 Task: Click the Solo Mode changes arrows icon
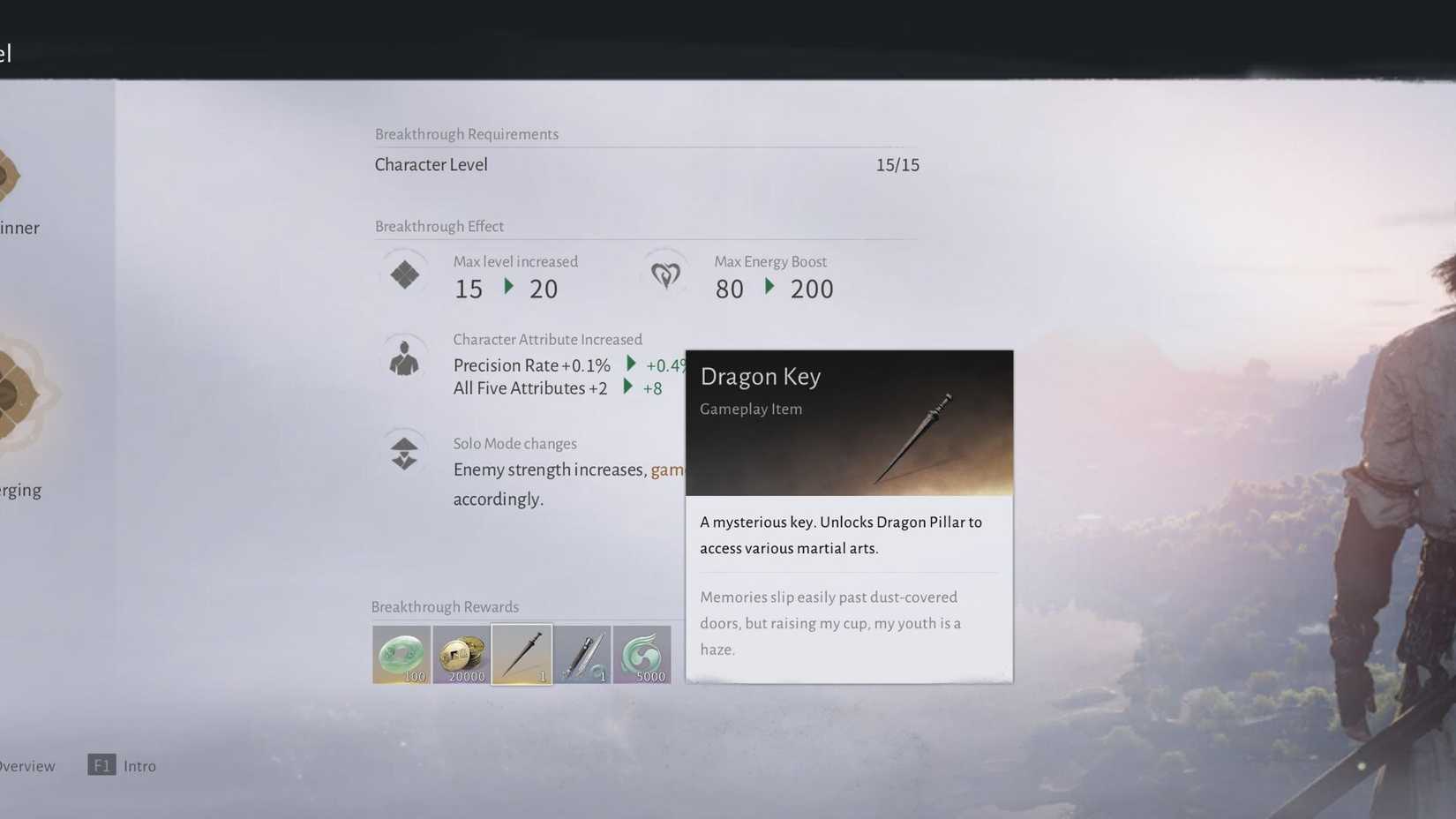point(403,451)
